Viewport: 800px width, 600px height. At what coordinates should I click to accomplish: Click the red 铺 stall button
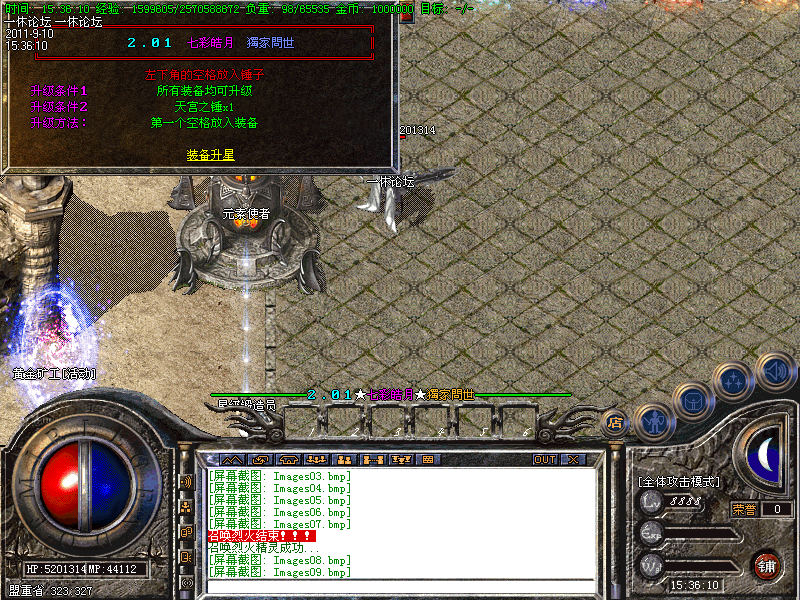[767, 565]
